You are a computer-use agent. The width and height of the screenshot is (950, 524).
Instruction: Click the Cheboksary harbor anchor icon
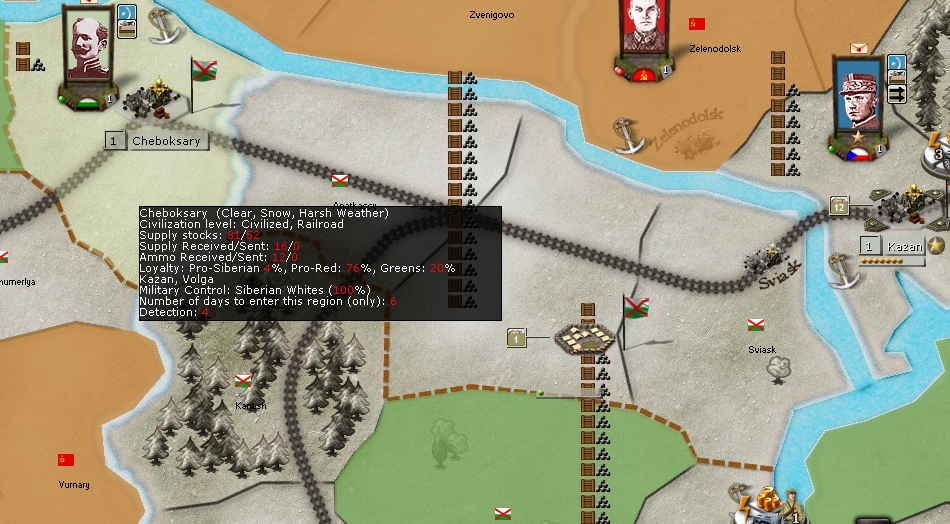pyautogui.click(x=163, y=25)
